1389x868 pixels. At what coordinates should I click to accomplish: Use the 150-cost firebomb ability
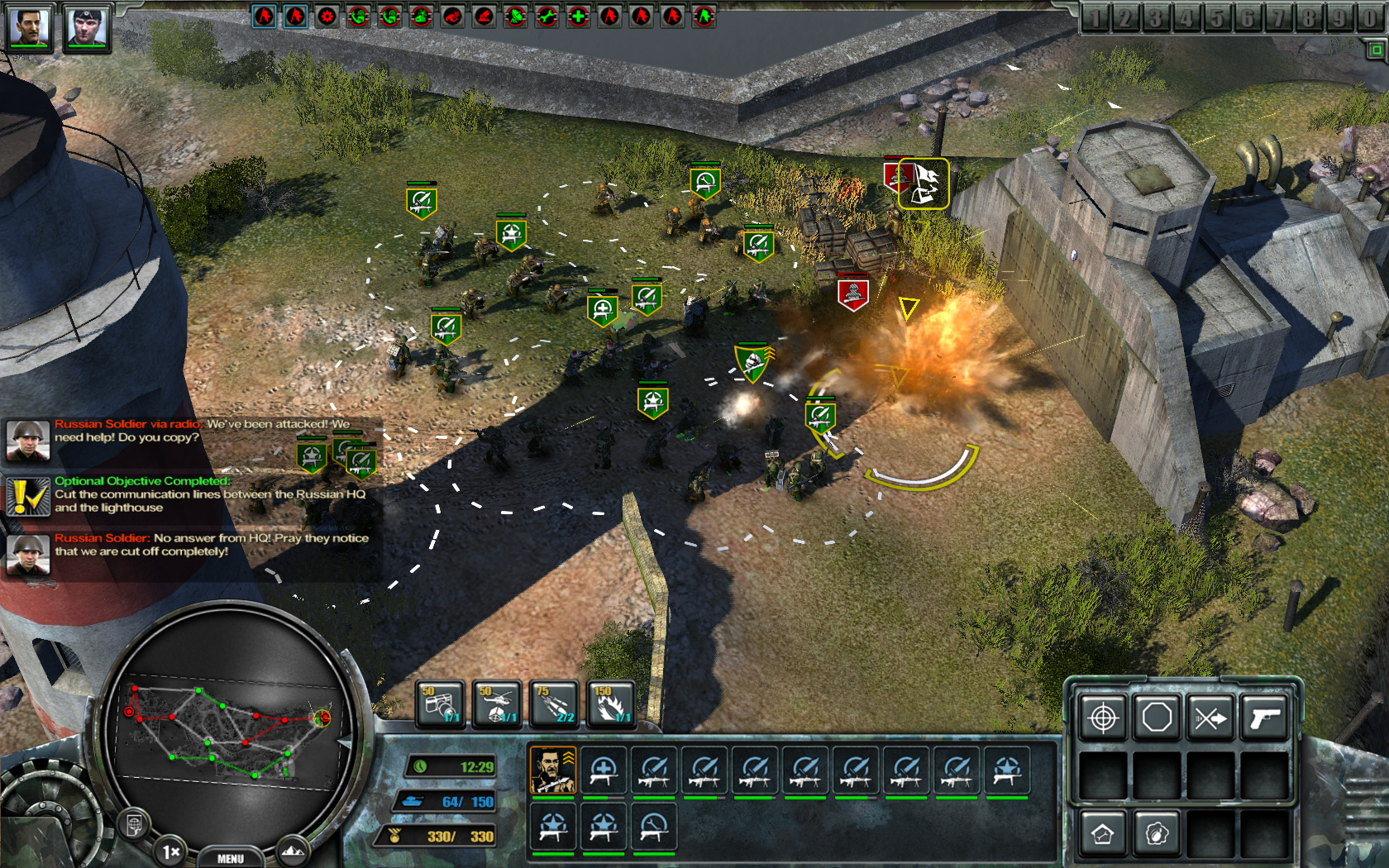click(611, 704)
